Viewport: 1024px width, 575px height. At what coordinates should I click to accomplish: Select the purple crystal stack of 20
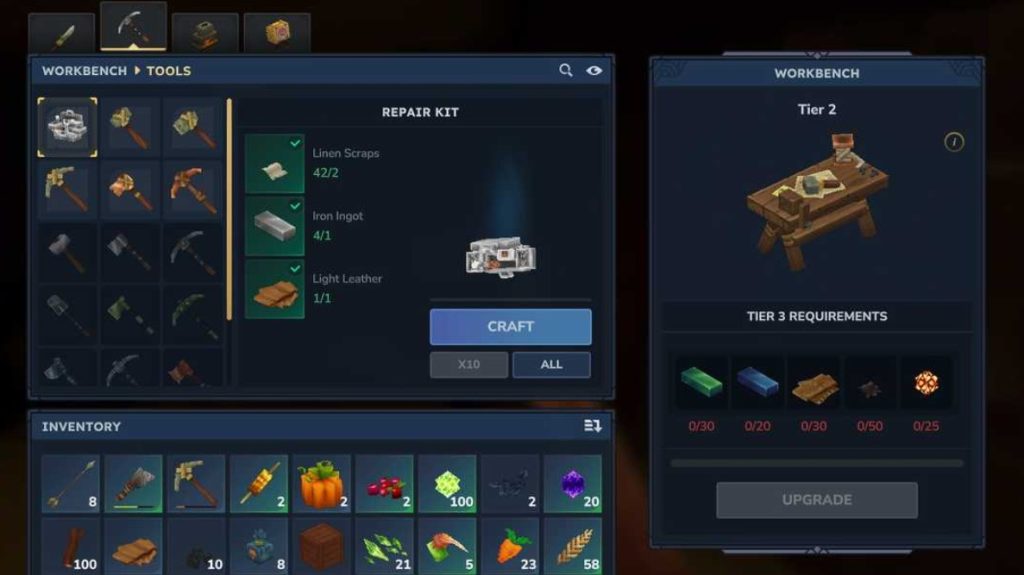point(572,484)
